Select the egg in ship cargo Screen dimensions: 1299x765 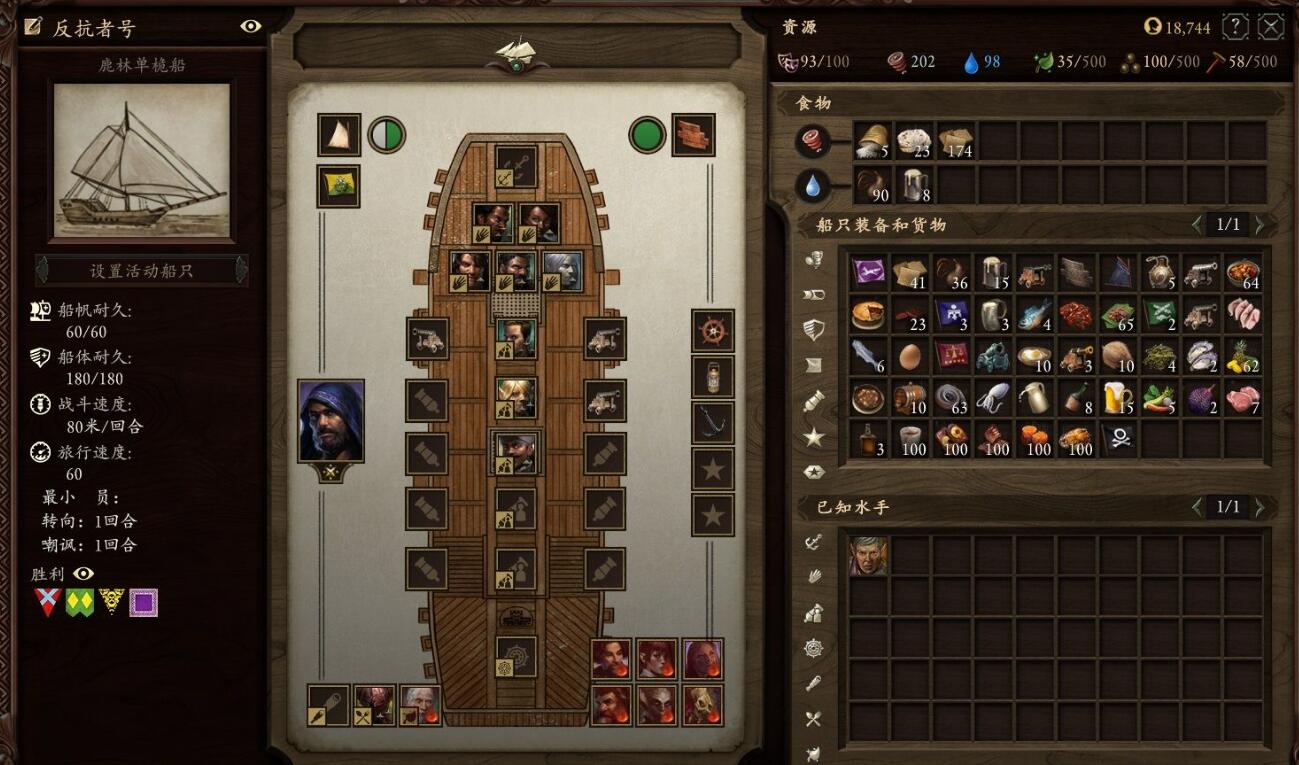[x=910, y=356]
